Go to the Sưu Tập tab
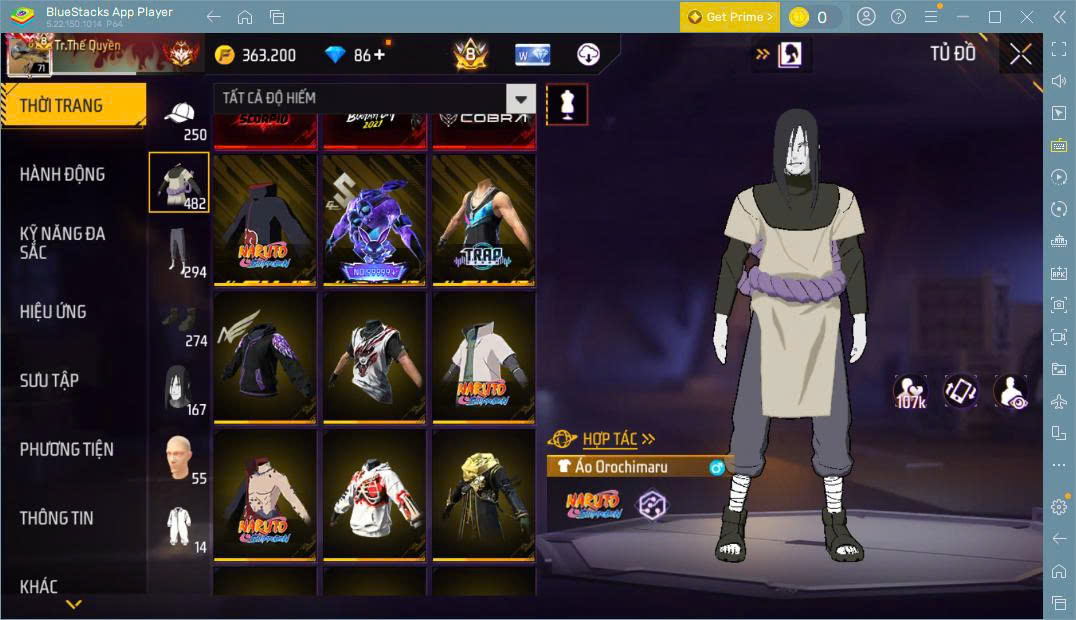Image resolution: width=1076 pixels, height=620 pixels. [x=49, y=381]
